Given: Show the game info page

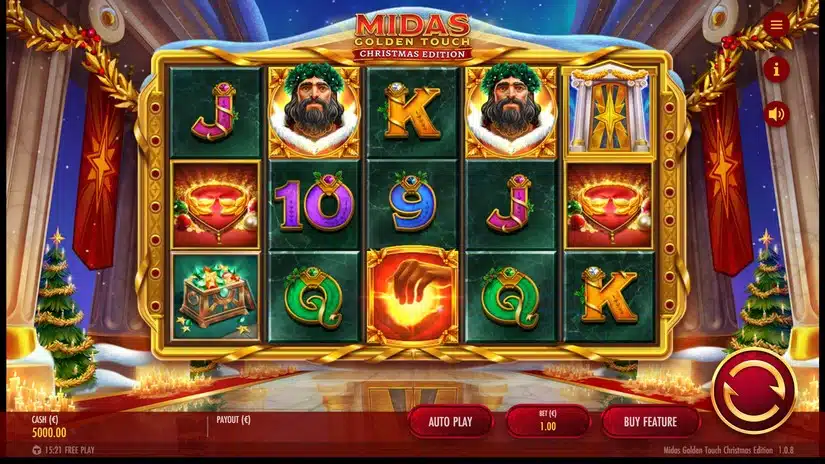Looking at the screenshot, I should click(776, 69).
